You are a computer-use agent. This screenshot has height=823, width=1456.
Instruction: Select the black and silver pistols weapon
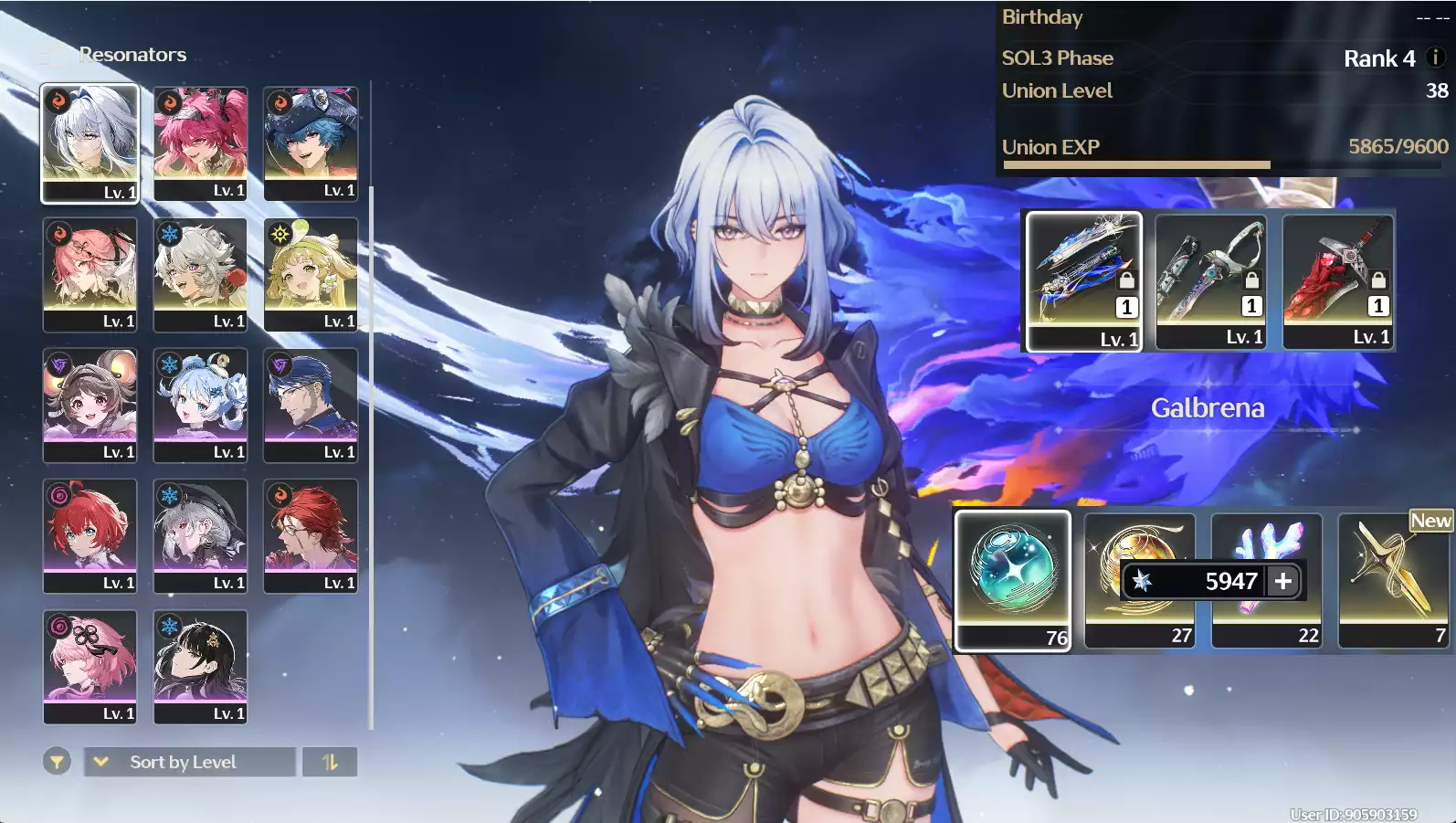(x=1211, y=280)
